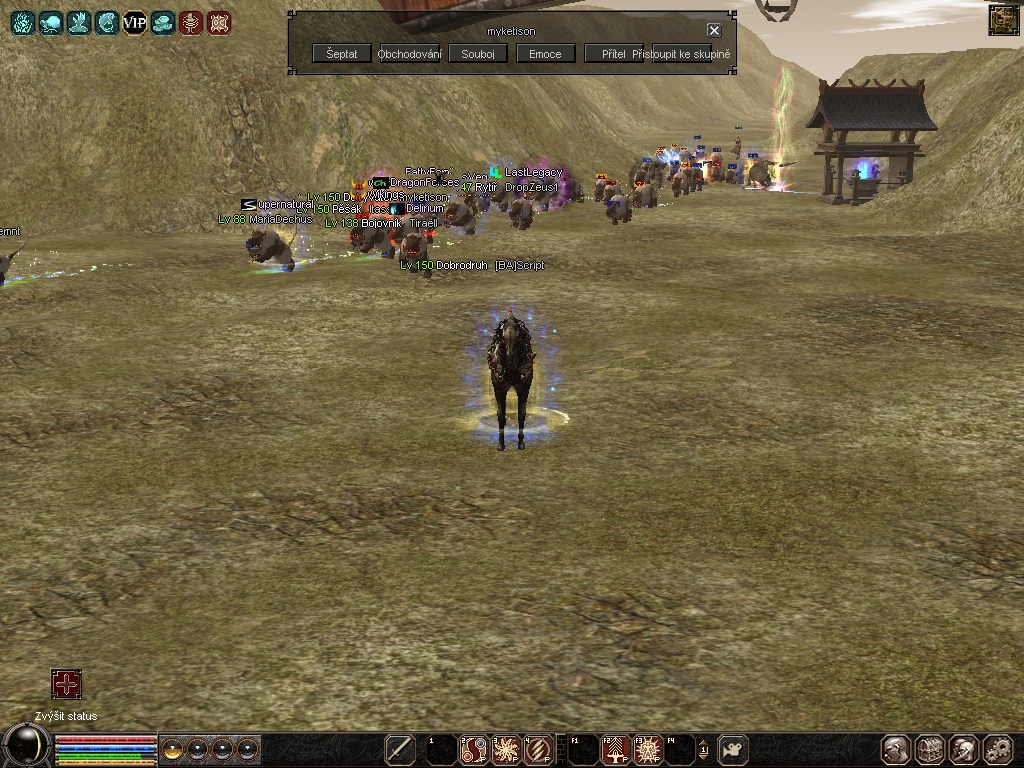The height and width of the screenshot is (768, 1024).
Task: Whisper to myketison via Šeptat button
Action: pos(341,54)
